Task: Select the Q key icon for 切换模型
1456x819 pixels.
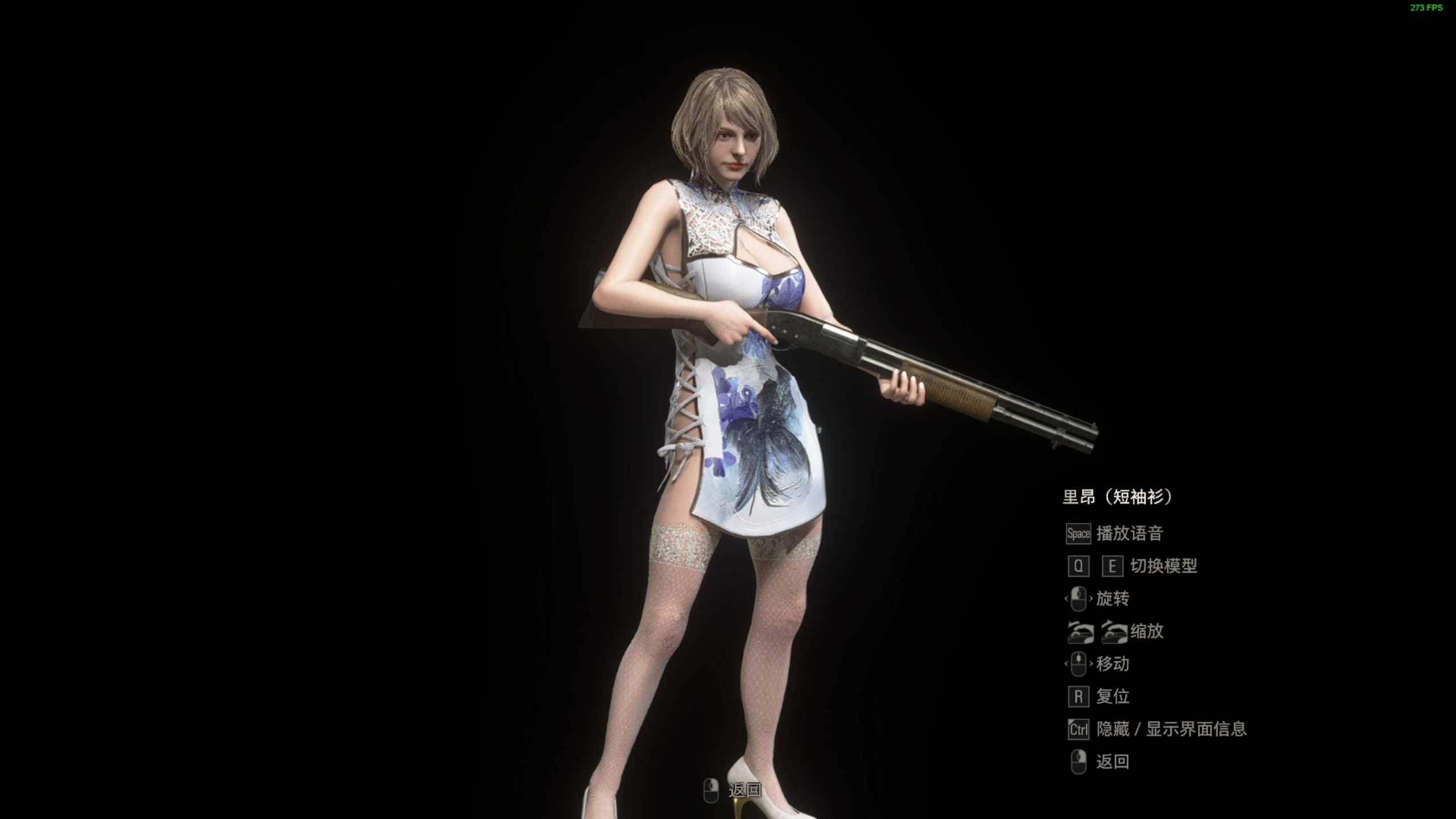Action: 1079,566
